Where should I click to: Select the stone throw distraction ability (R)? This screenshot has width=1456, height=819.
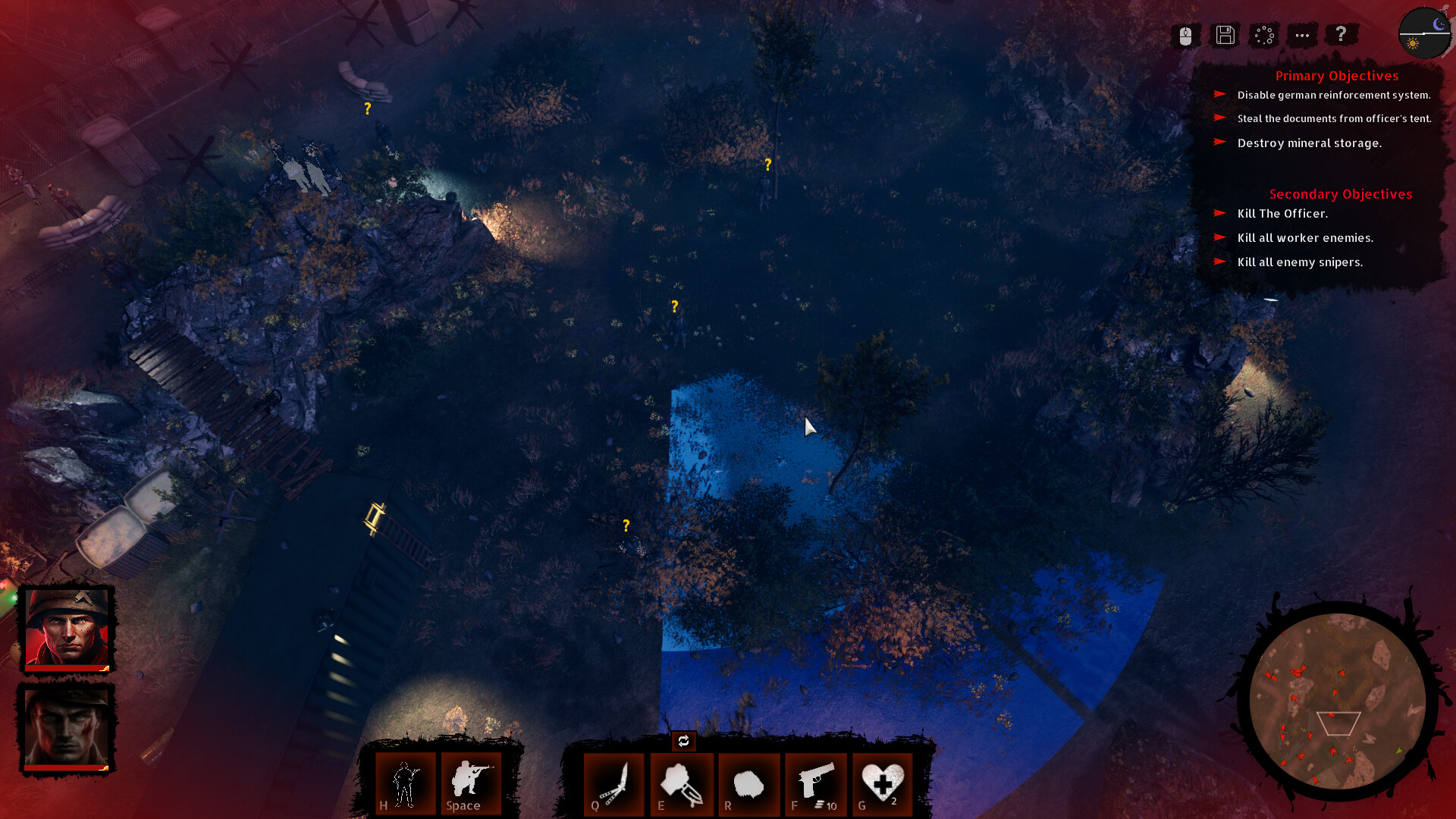749,785
